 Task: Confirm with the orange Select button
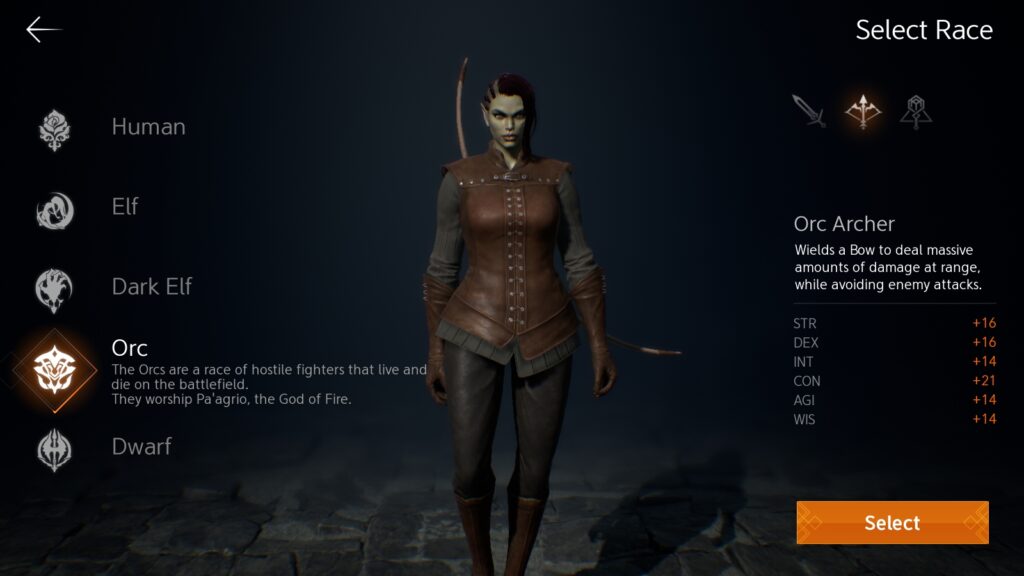(x=892, y=522)
